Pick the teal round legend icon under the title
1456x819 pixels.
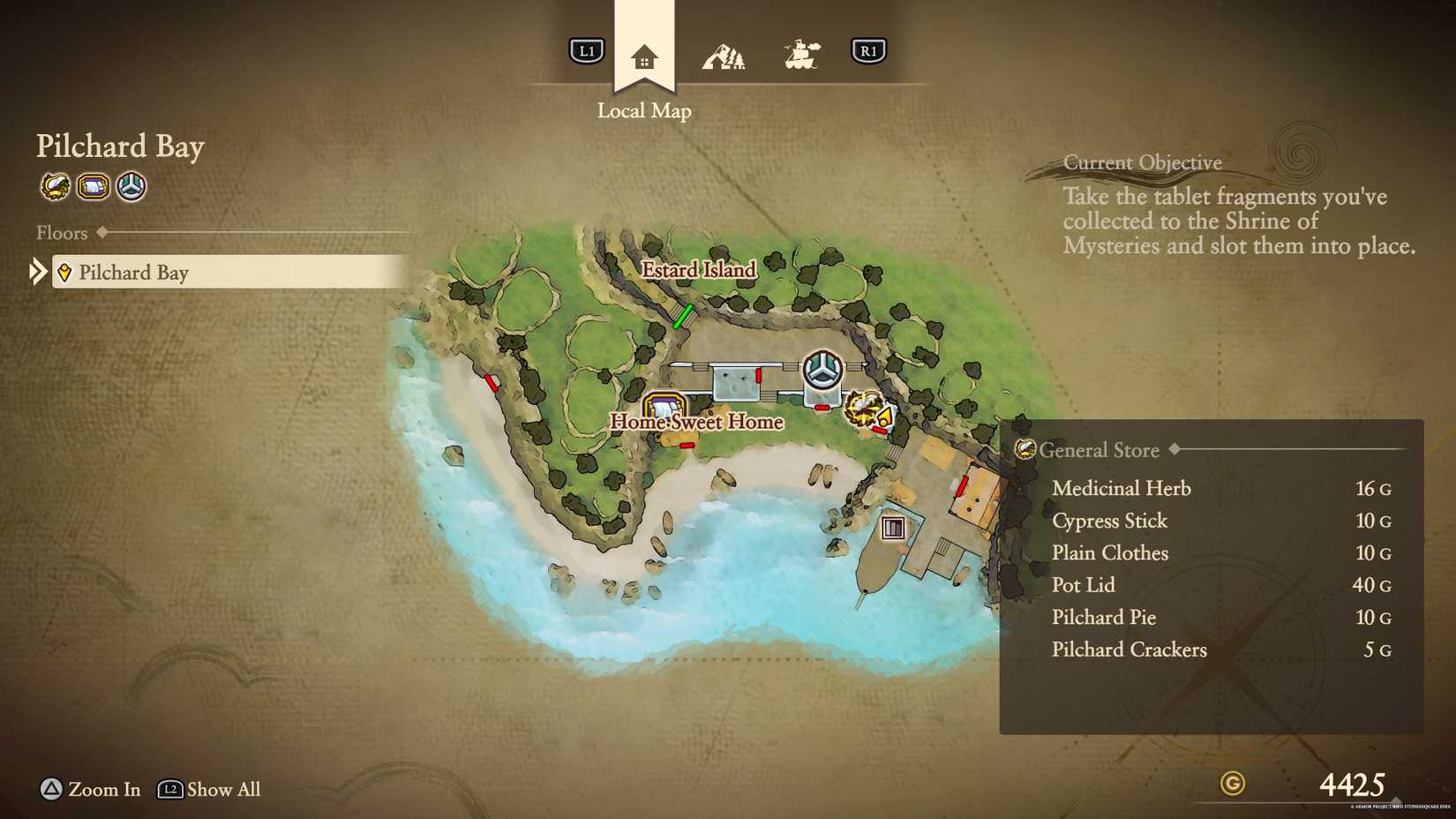tap(131, 186)
